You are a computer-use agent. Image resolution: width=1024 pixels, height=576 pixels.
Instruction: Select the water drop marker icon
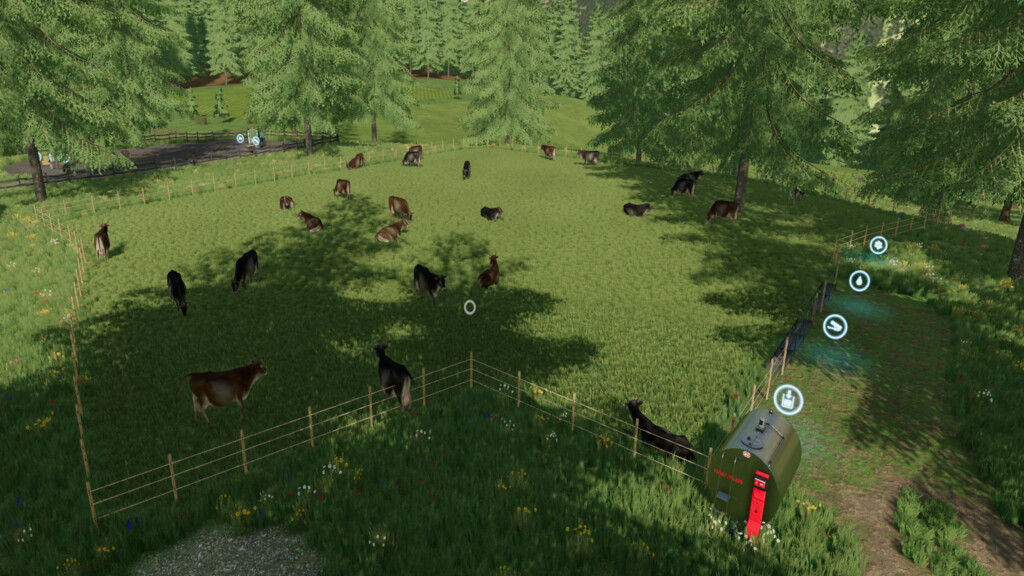(x=859, y=281)
